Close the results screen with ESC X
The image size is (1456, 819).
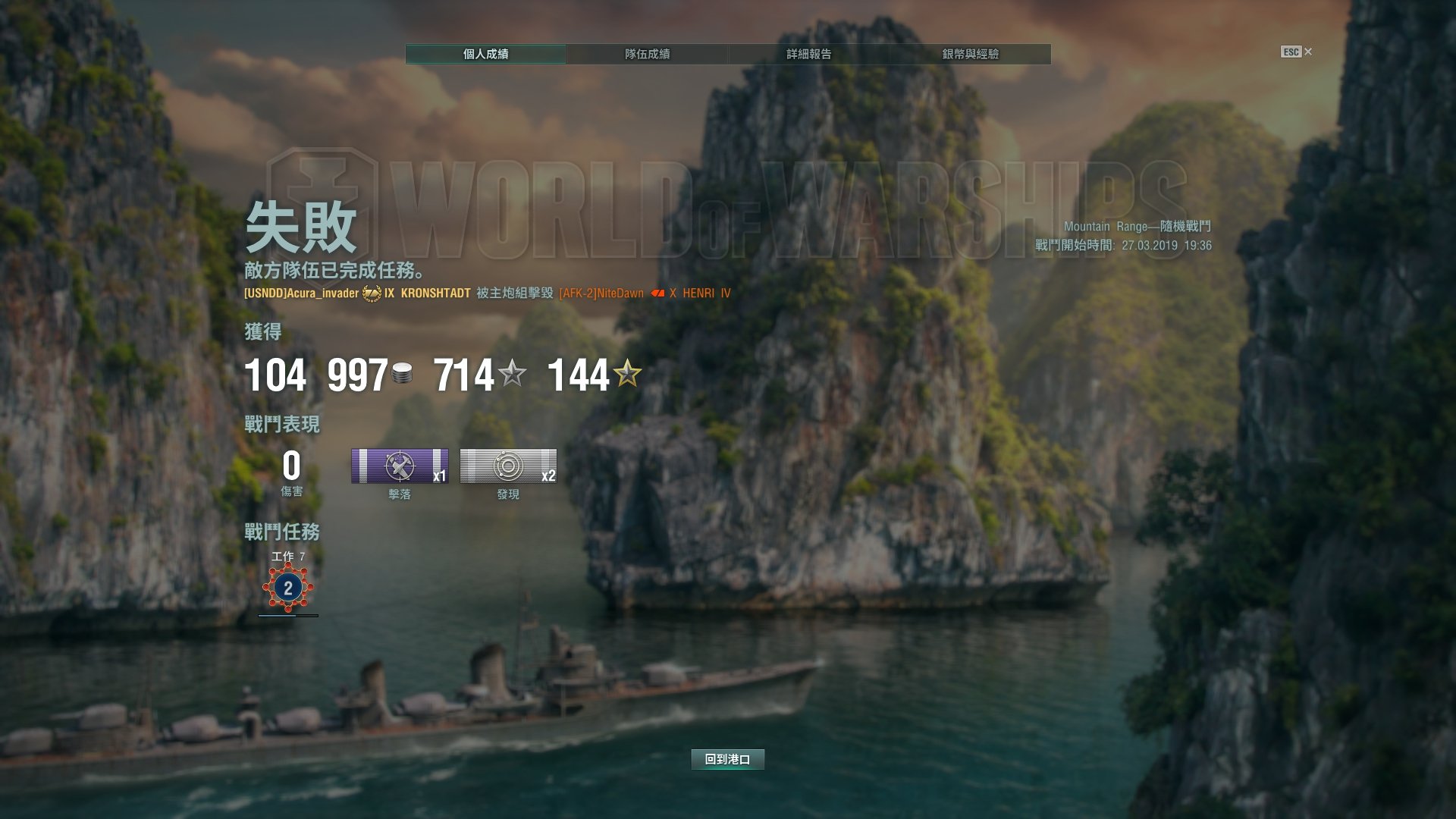click(x=1297, y=52)
